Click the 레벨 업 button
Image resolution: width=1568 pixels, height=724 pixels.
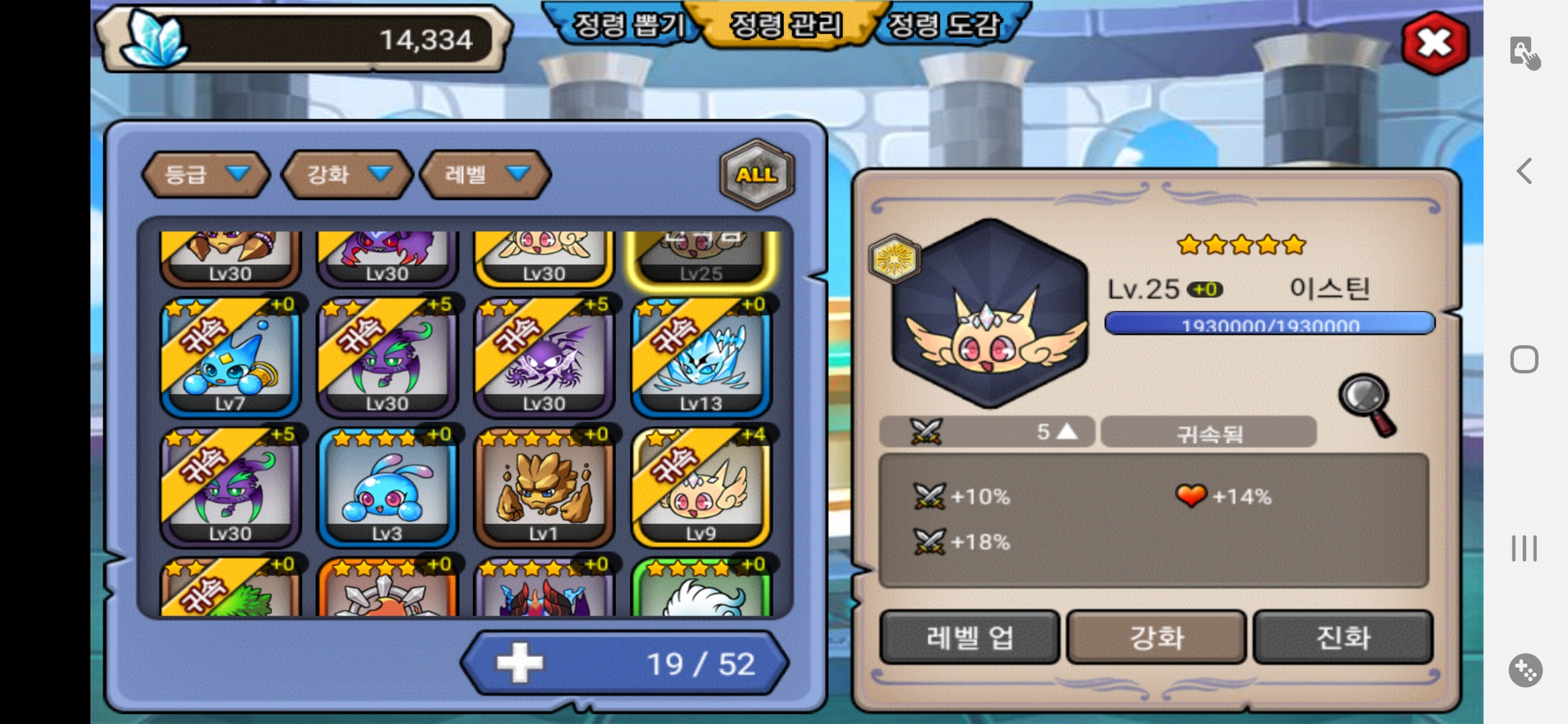[x=969, y=637]
